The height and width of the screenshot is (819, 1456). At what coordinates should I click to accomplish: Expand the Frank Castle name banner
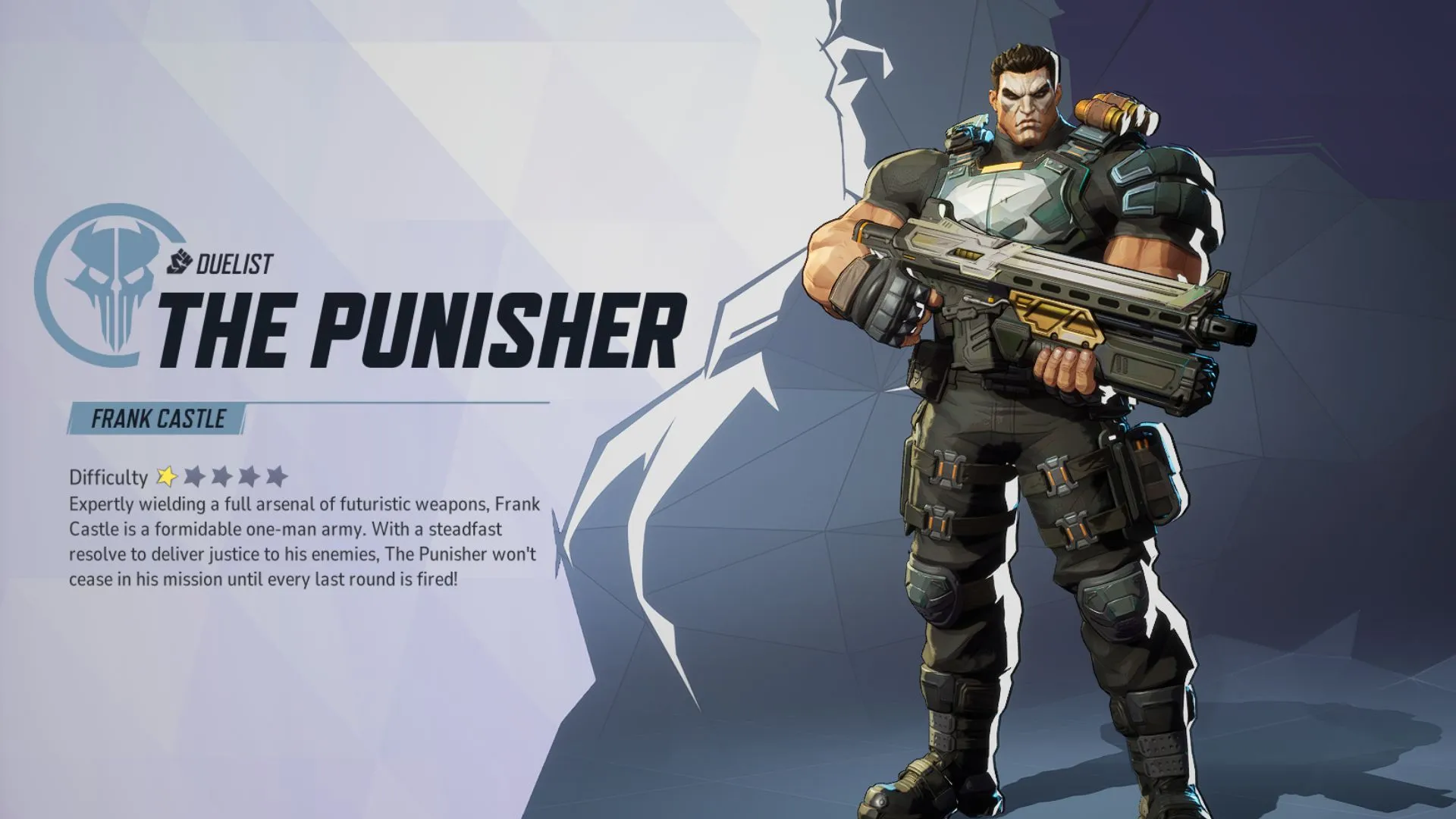(155, 418)
